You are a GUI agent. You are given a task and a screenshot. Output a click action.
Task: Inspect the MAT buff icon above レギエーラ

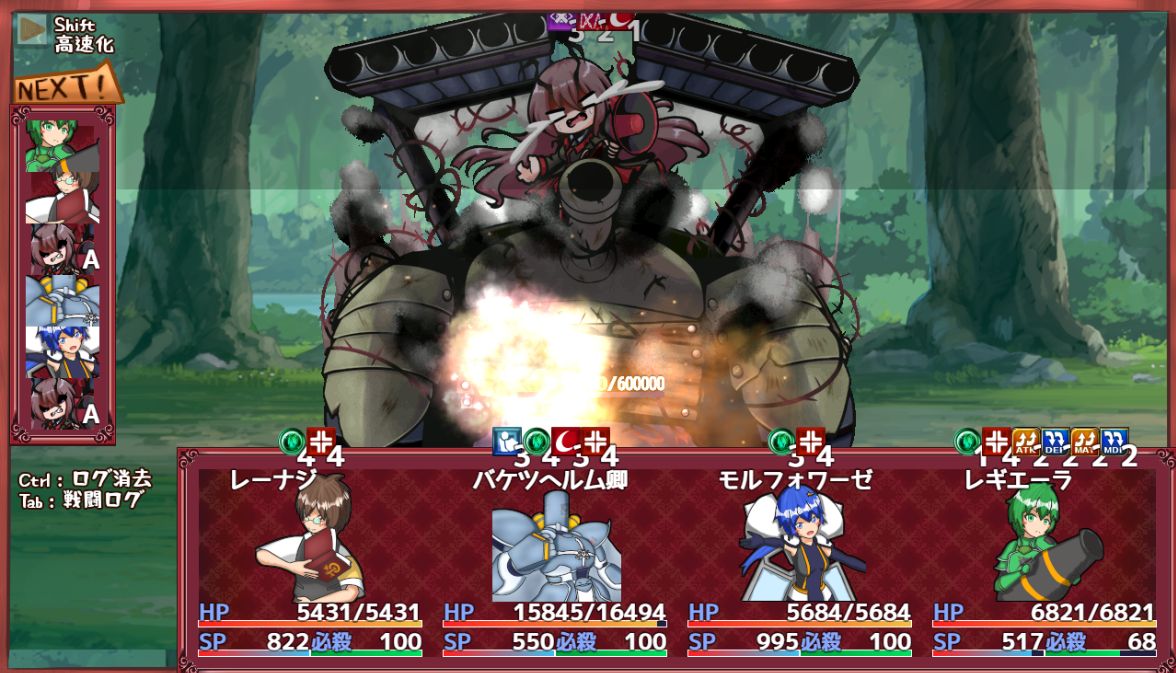click(x=1085, y=441)
